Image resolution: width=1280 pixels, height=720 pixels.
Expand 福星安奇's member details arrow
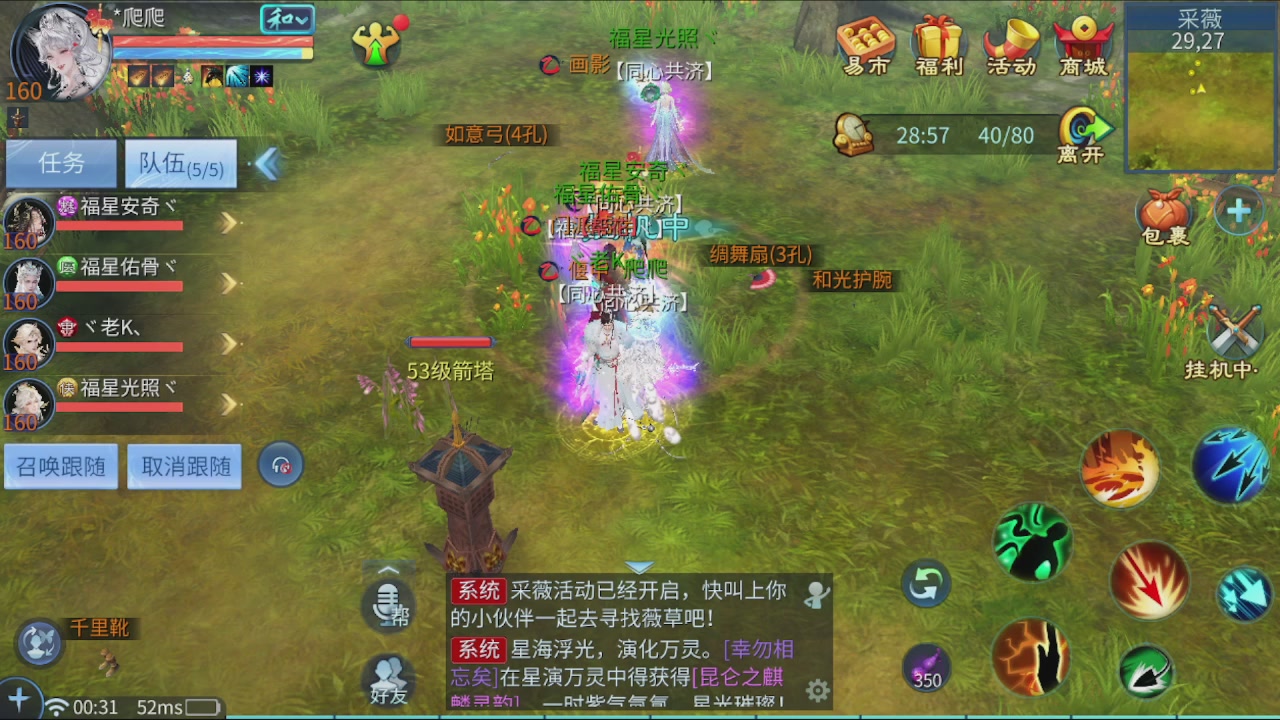coord(228,222)
